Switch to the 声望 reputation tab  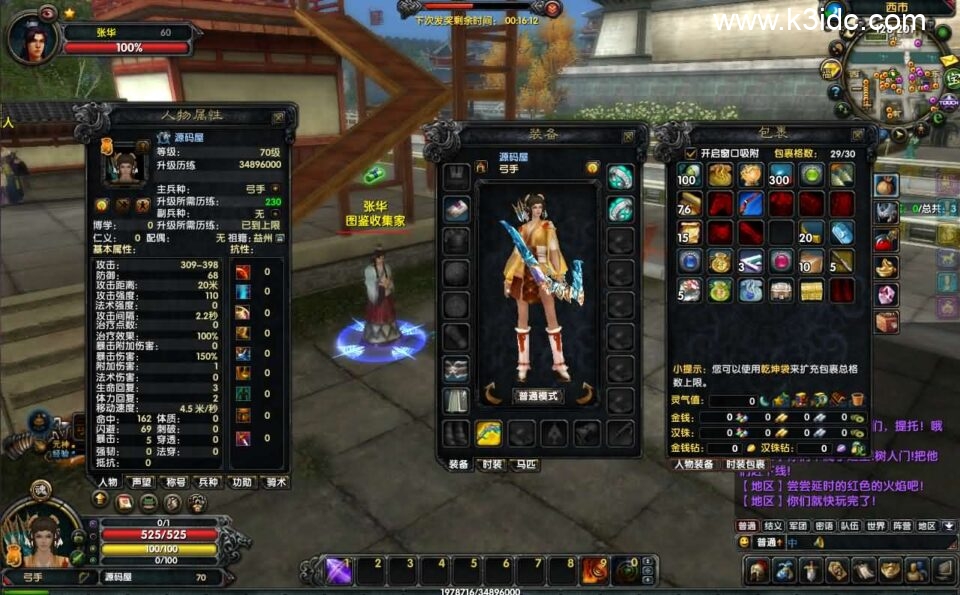point(142,482)
